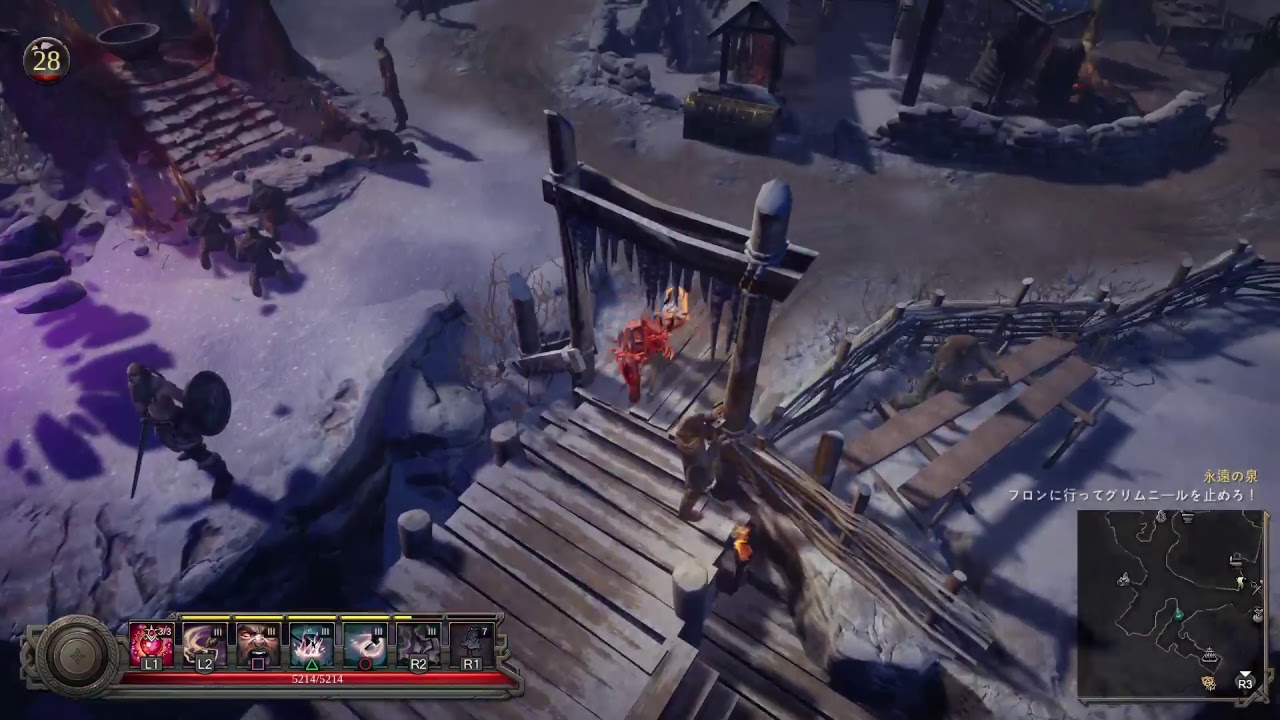Use the red health potion slot

coord(151,643)
